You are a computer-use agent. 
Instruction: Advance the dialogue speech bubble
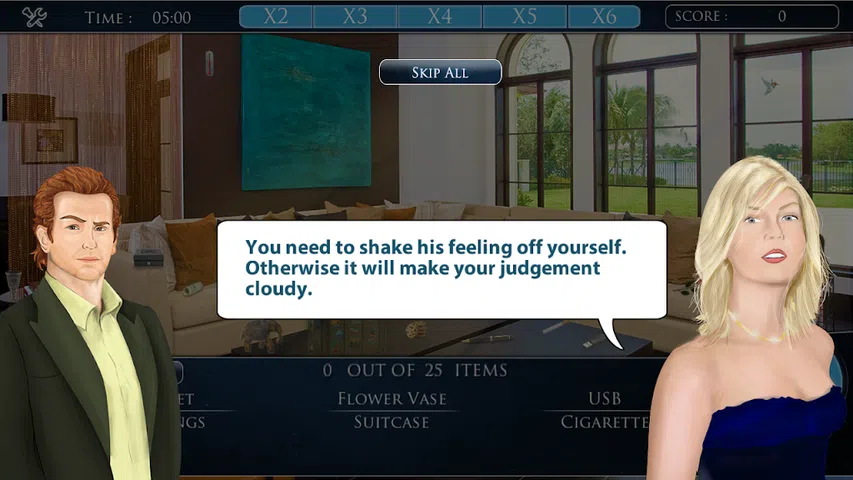[x=441, y=270]
